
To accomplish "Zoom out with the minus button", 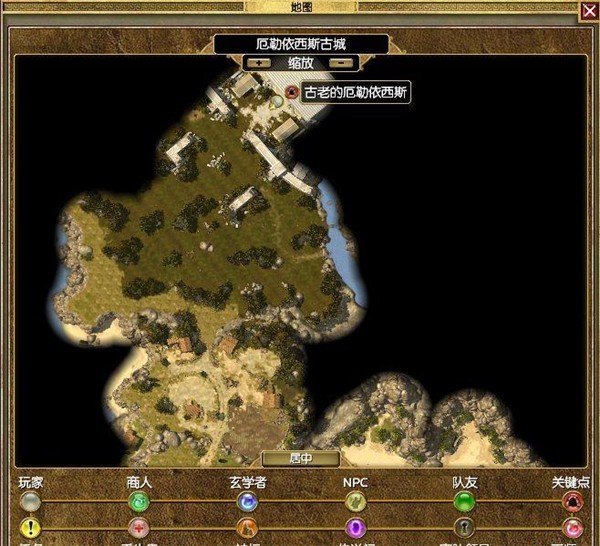I will point(343,62).
